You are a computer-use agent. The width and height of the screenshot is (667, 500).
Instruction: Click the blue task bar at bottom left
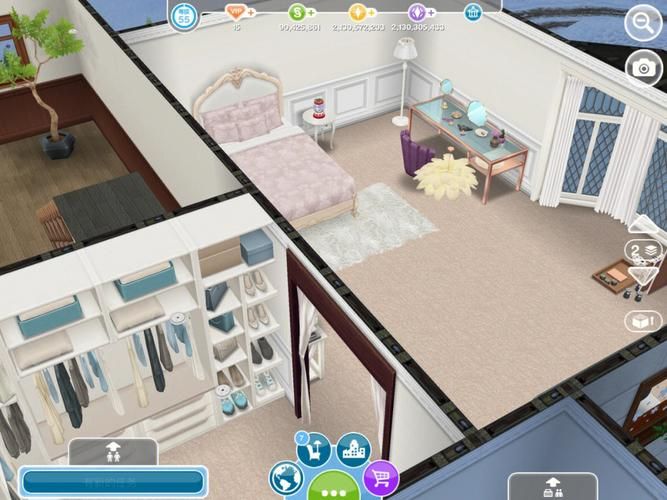(112, 482)
